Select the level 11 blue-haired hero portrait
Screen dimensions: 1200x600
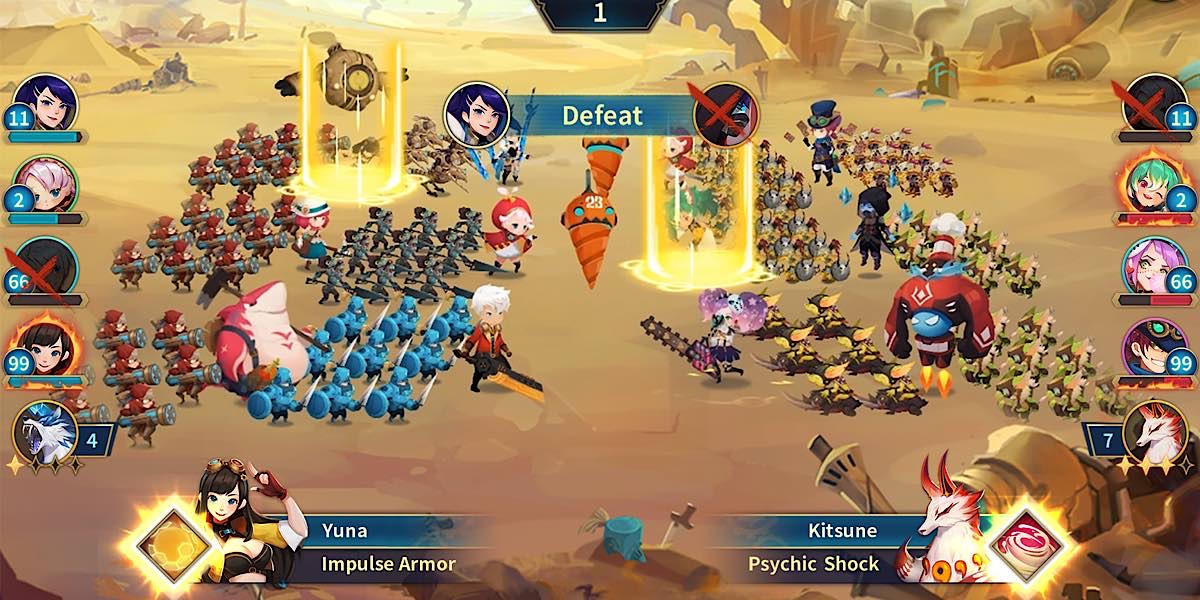pyautogui.click(x=48, y=103)
